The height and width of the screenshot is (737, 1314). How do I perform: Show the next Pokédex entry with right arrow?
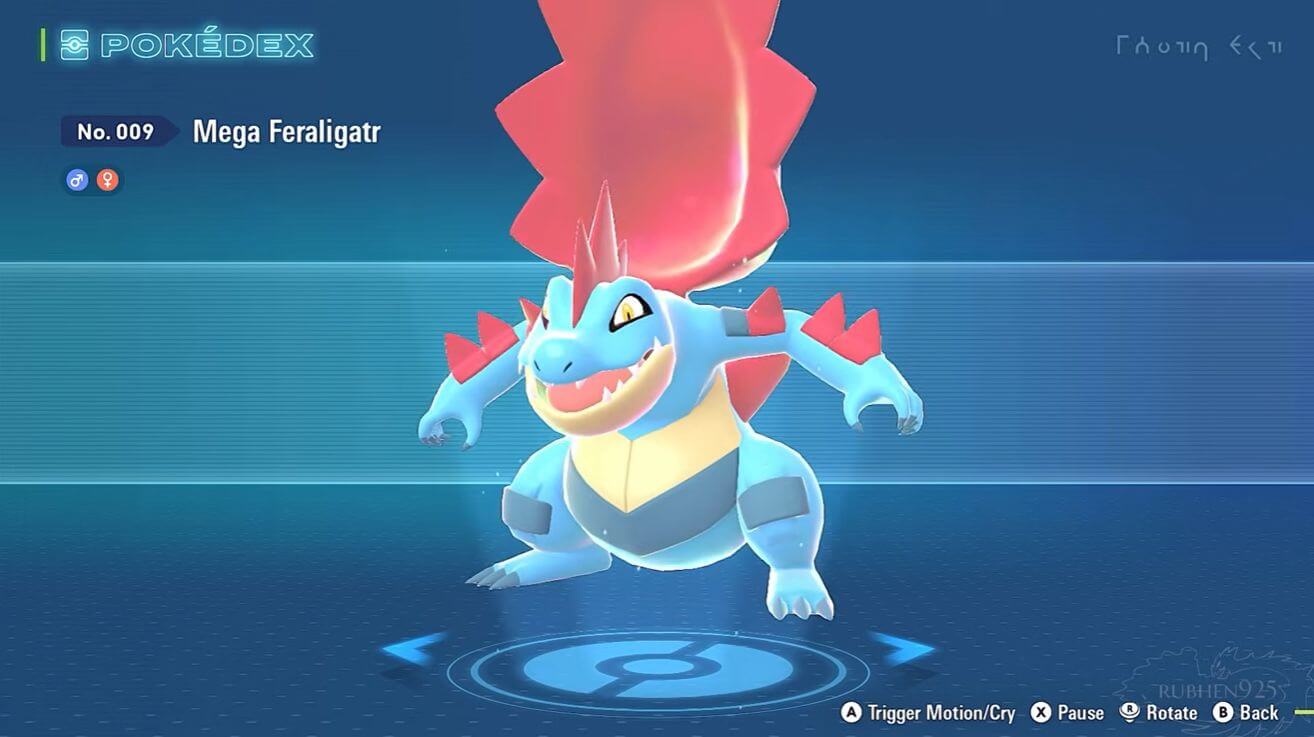click(x=903, y=649)
